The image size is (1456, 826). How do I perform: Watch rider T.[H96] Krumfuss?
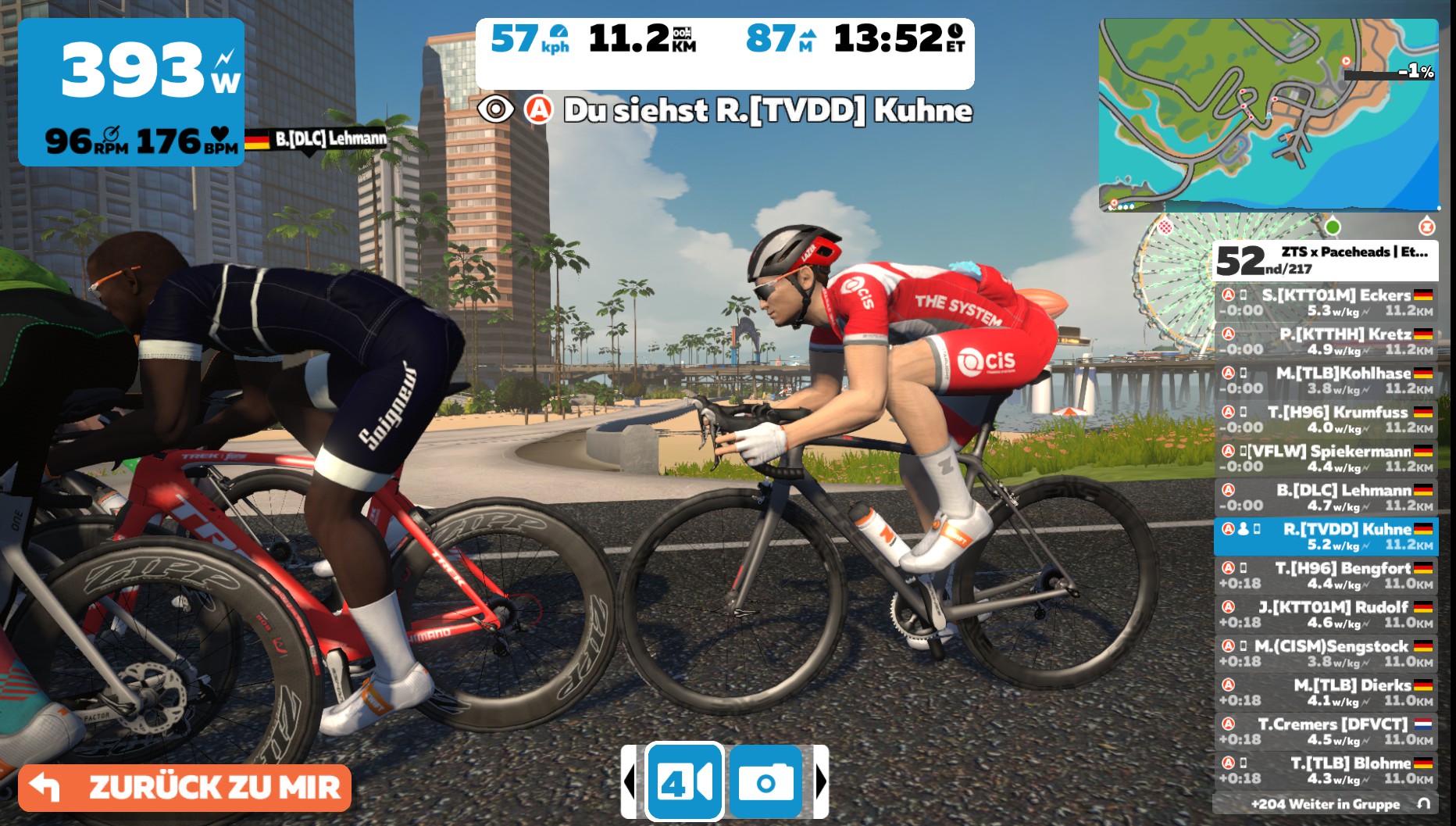(1326, 420)
